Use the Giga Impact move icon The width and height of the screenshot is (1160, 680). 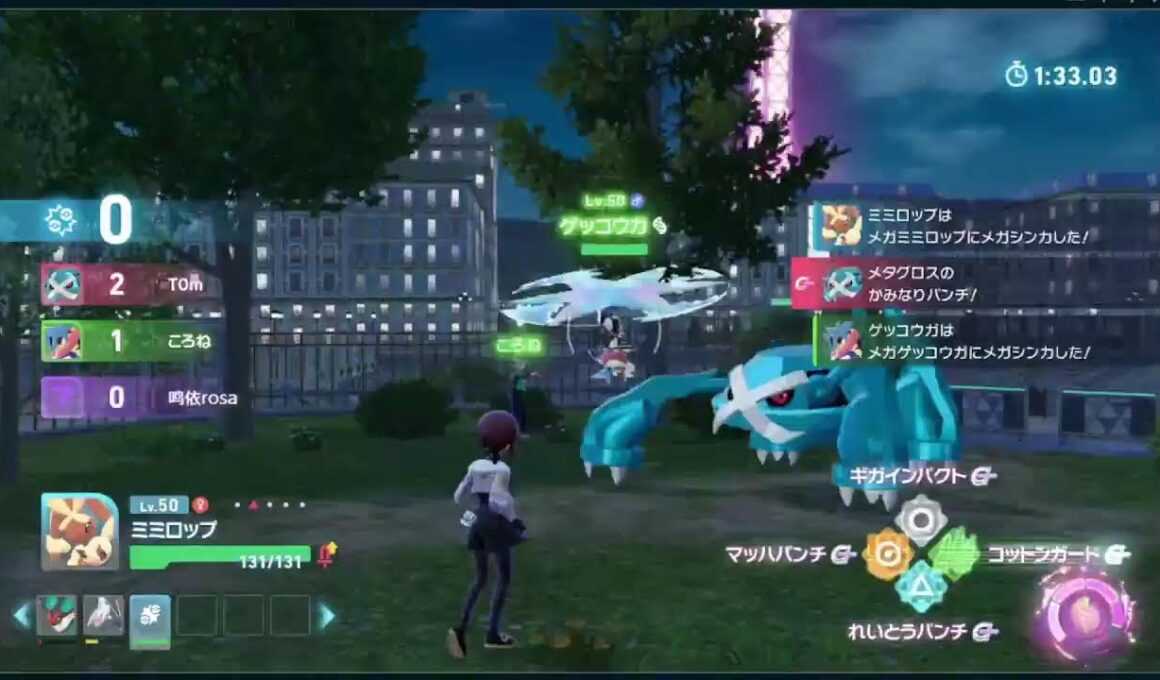point(920,519)
